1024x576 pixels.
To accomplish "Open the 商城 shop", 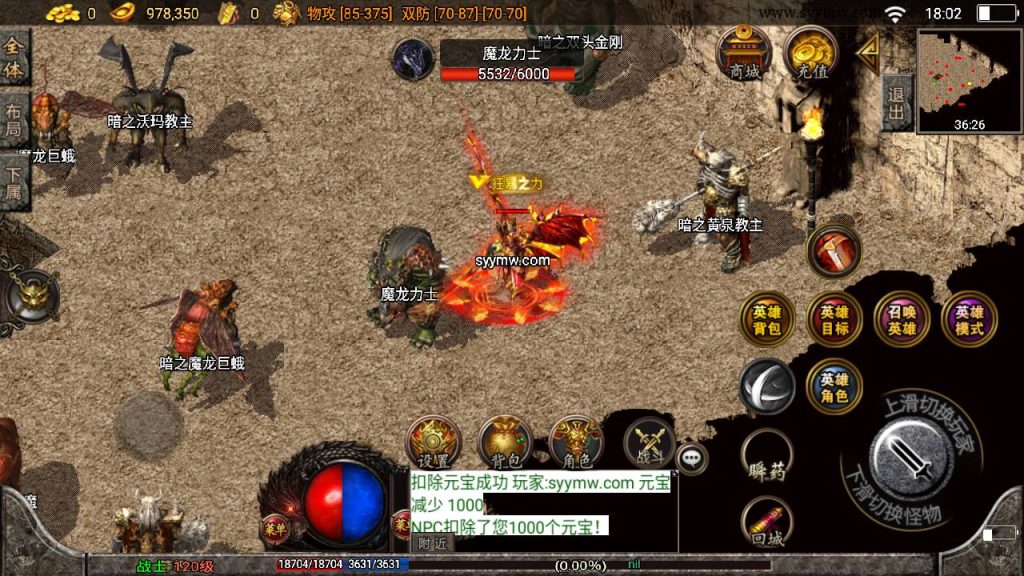I will pyautogui.click(x=745, y=56).
